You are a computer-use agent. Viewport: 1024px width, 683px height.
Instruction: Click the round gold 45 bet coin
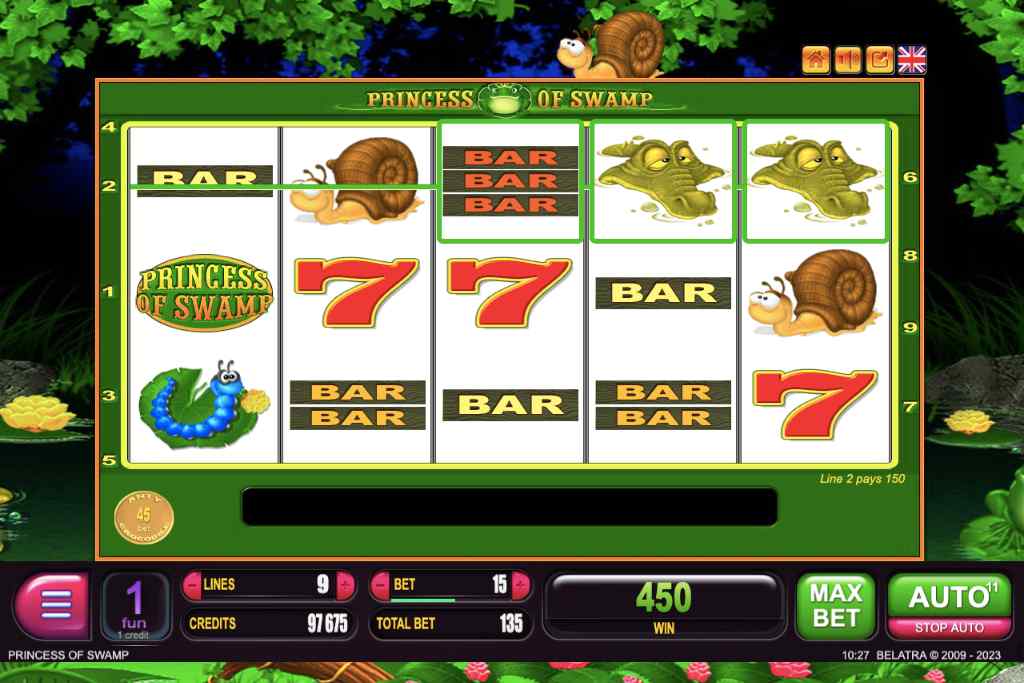click(x=144, y=516)
